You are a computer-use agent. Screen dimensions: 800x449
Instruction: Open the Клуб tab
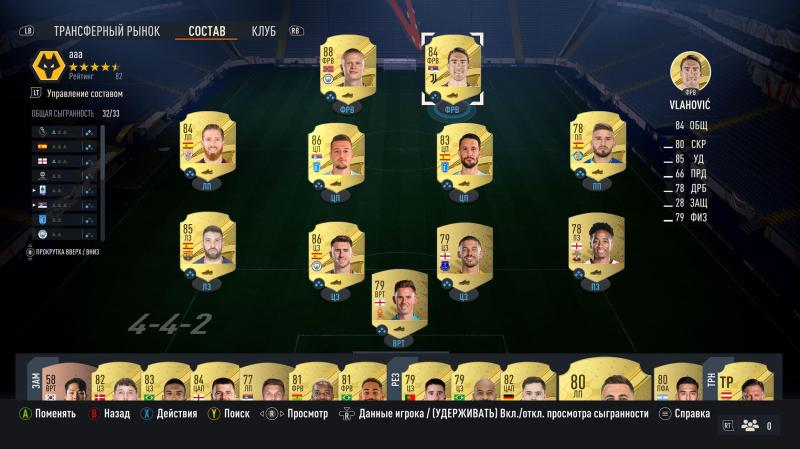click(264, 30)
